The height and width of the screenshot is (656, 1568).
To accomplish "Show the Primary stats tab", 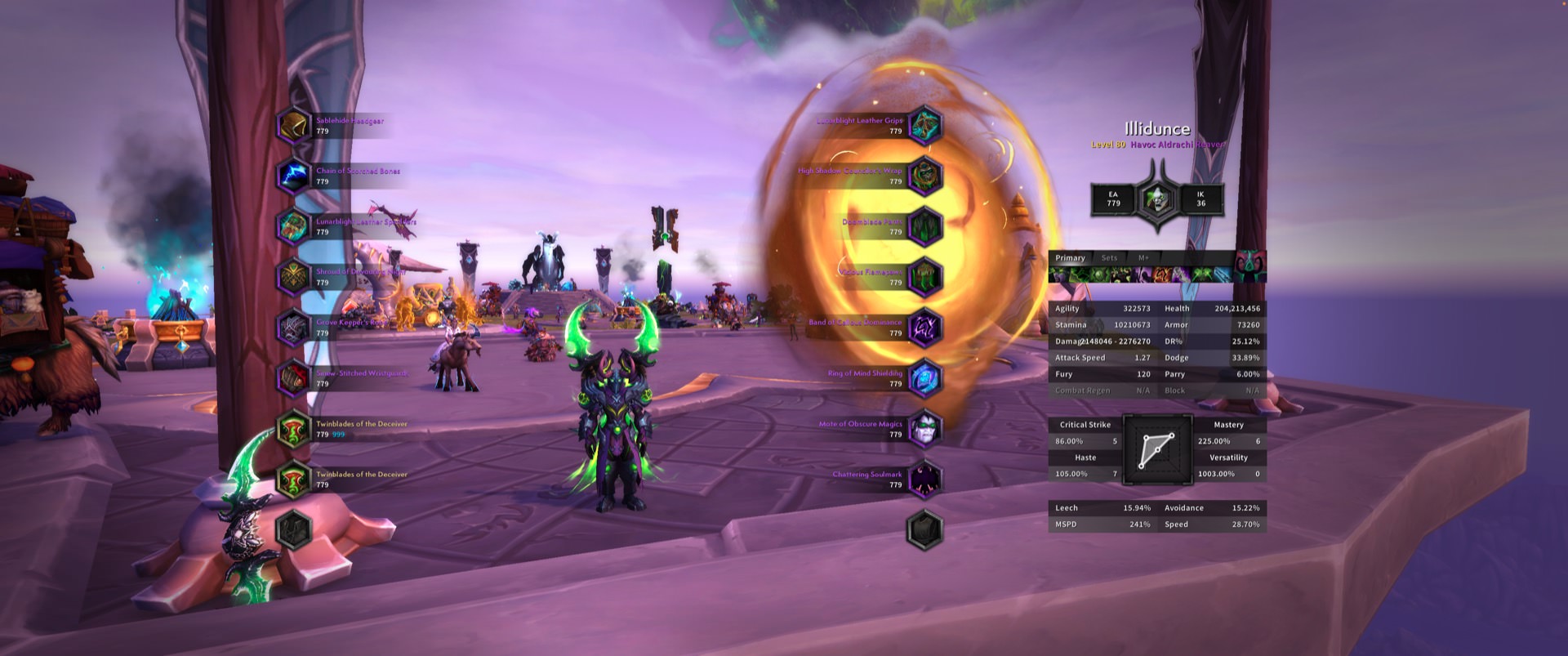I will tap(1070, 258).
